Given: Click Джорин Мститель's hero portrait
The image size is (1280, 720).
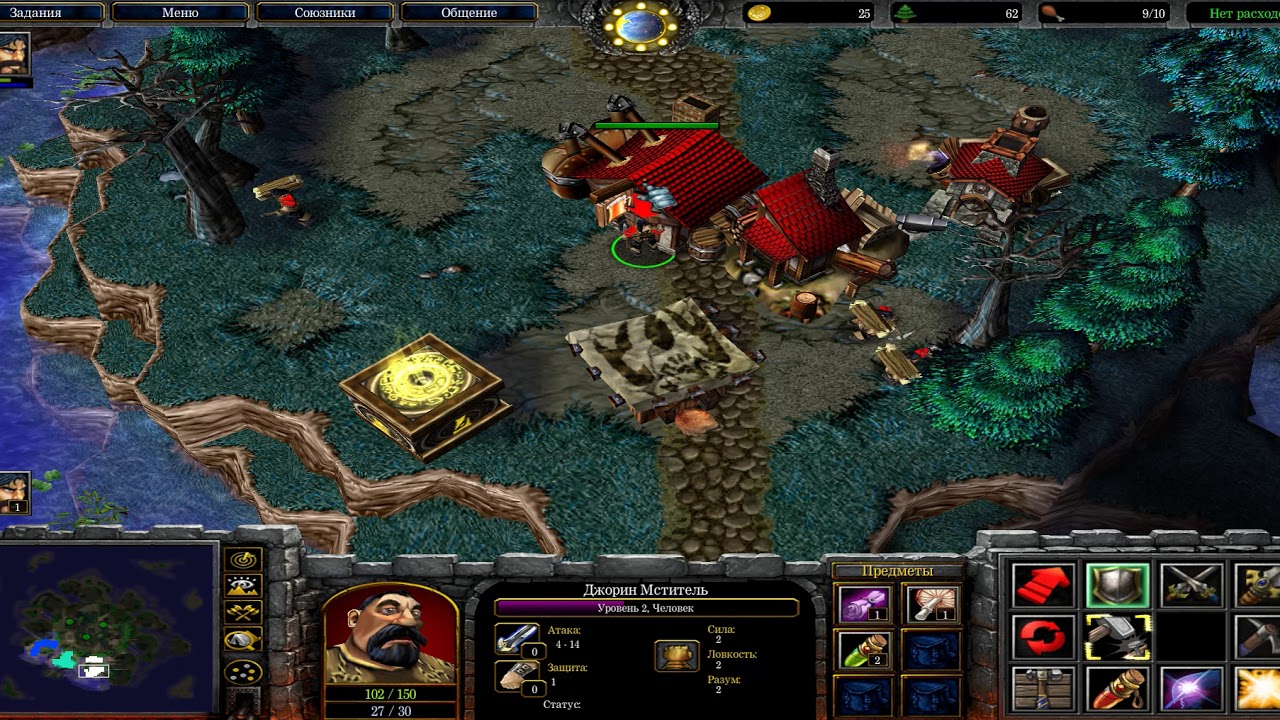Looking at the screenshot, I should 390,634.
